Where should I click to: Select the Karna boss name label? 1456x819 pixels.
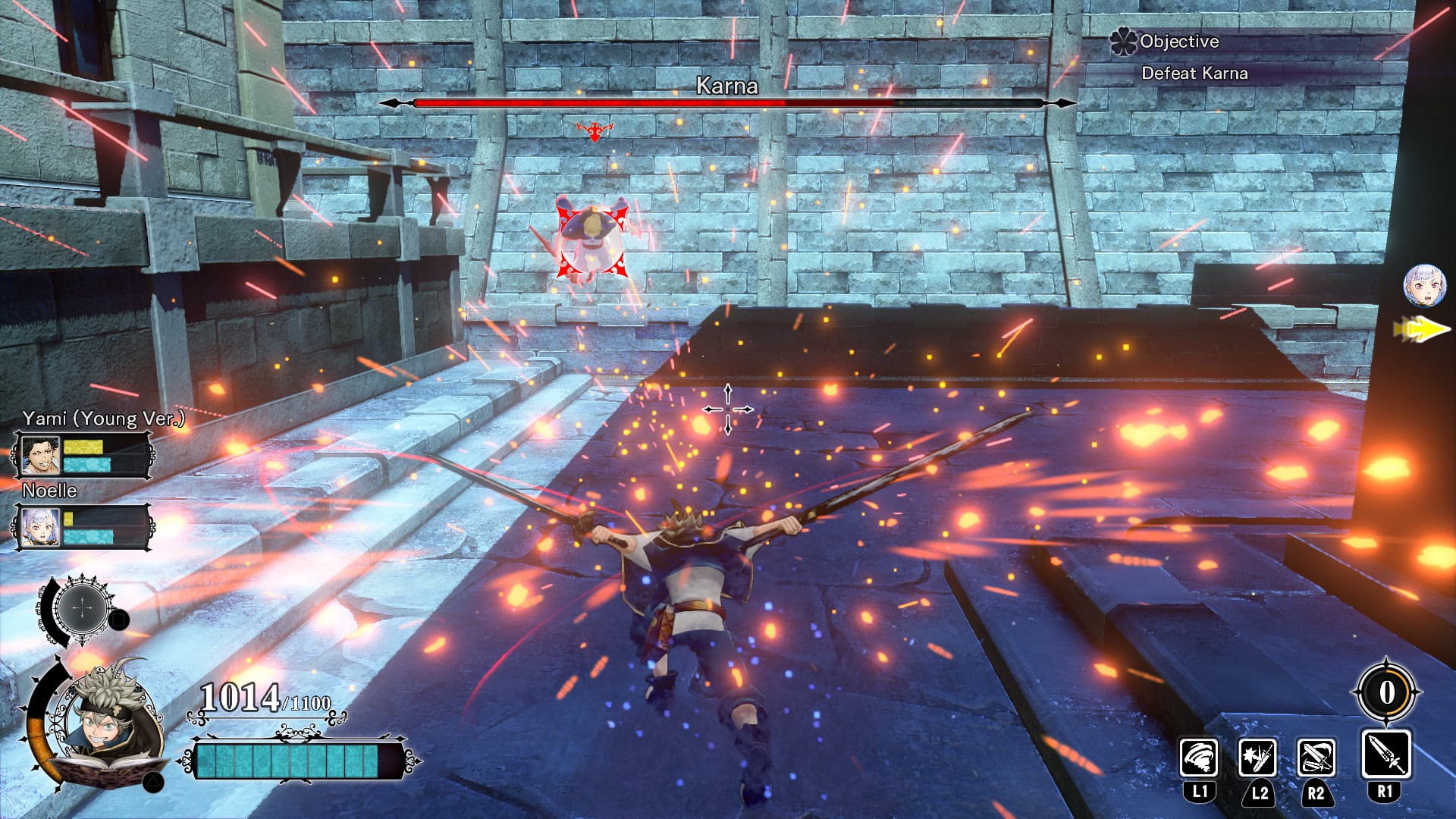(x=726, y=86)
